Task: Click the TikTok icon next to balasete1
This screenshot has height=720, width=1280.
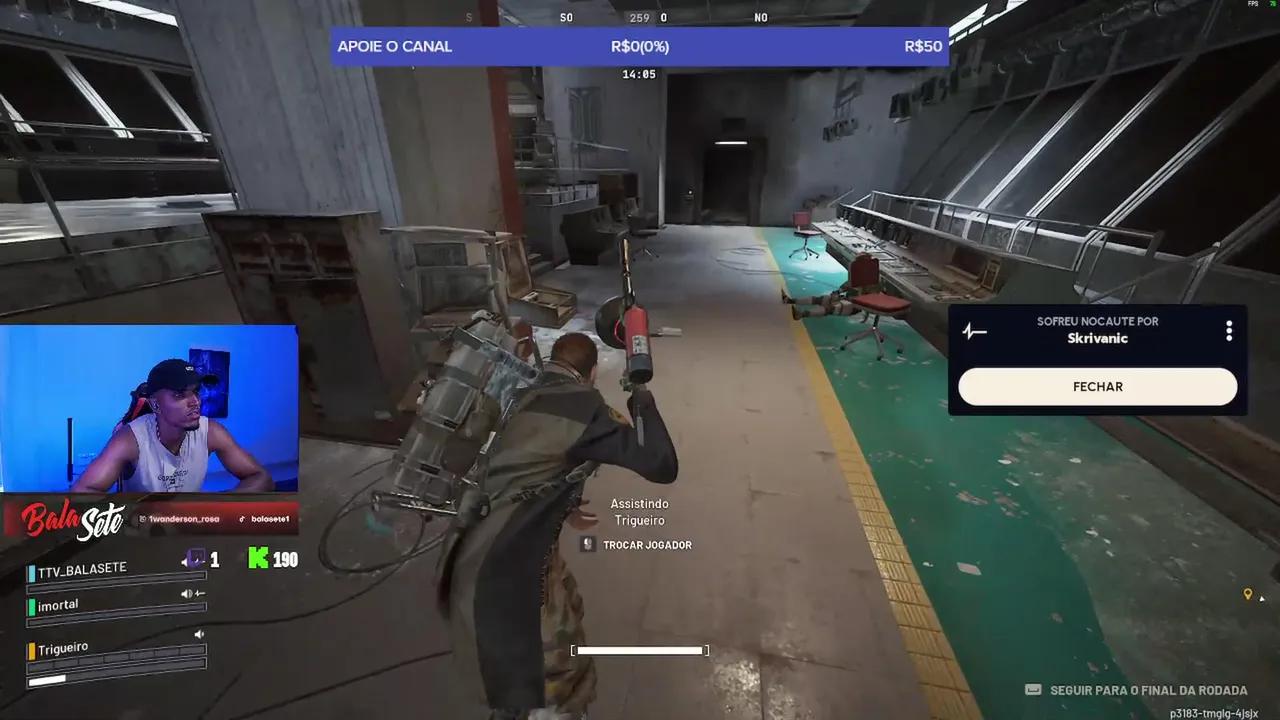Action: click(241, 518)
